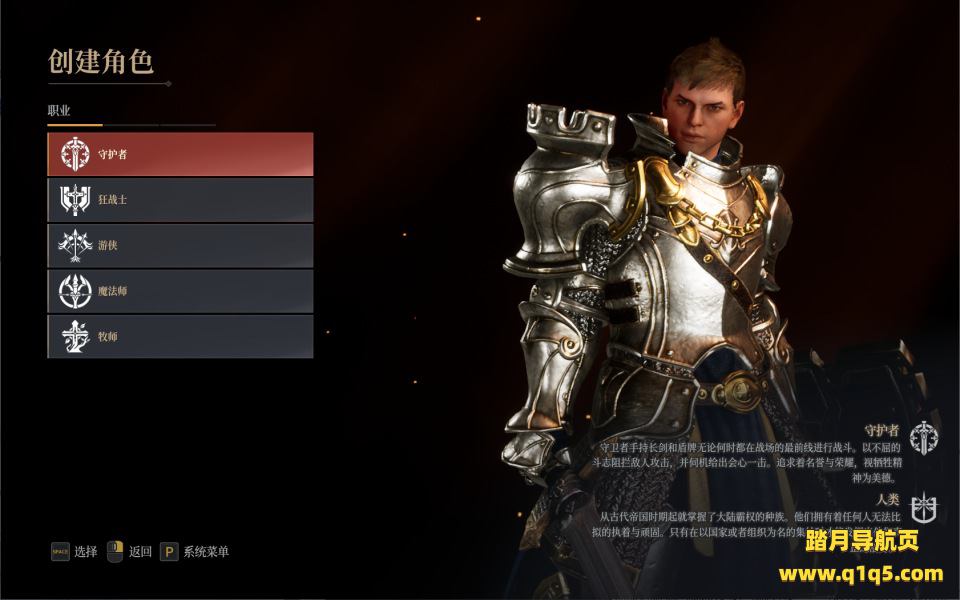Image resolution: width=960 pixels, height=600 pixels.
Task: Choose the 狂战士 (Berserker) class
Action: (180, 200)
